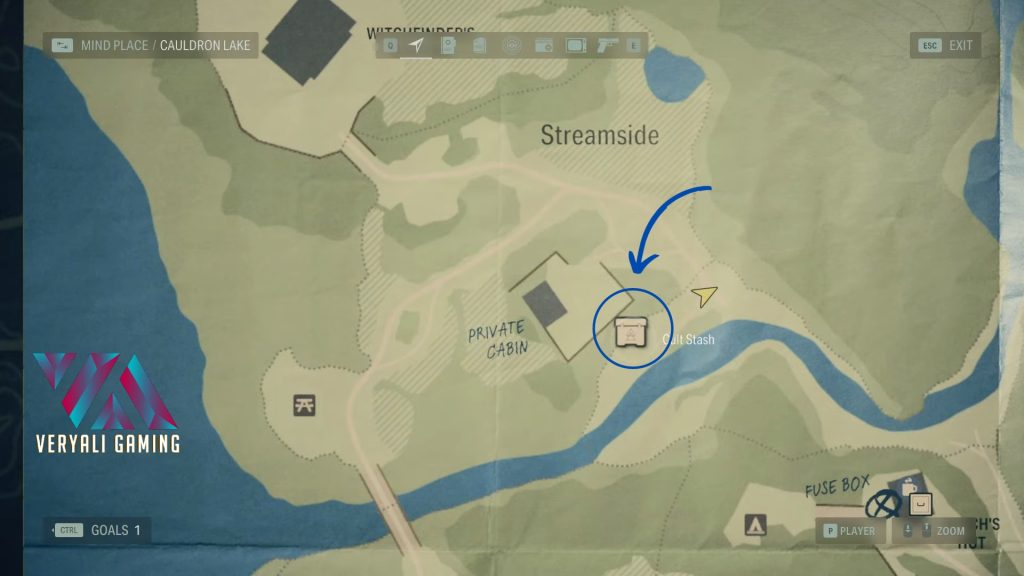Viewport: 1024px width, 576px height.
Task: Switch to the pistol weapons tab
Action: tap(607, 45)
